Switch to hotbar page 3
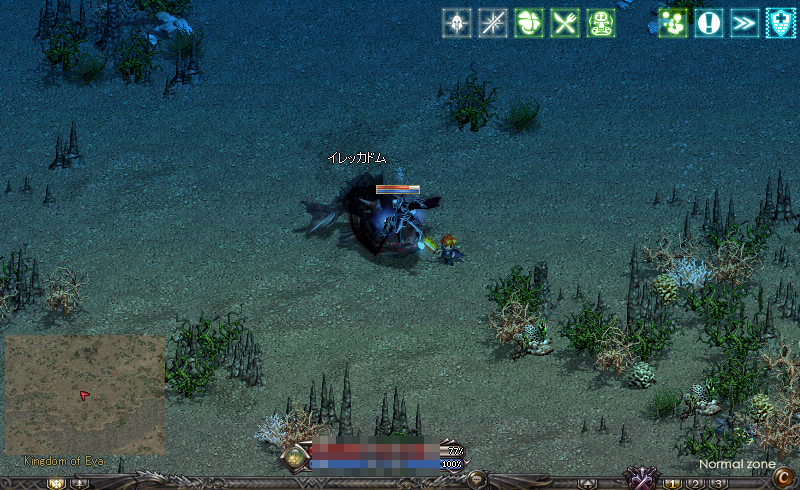The image size is (800, 490). pyautogui.click(x=718, y=484)
